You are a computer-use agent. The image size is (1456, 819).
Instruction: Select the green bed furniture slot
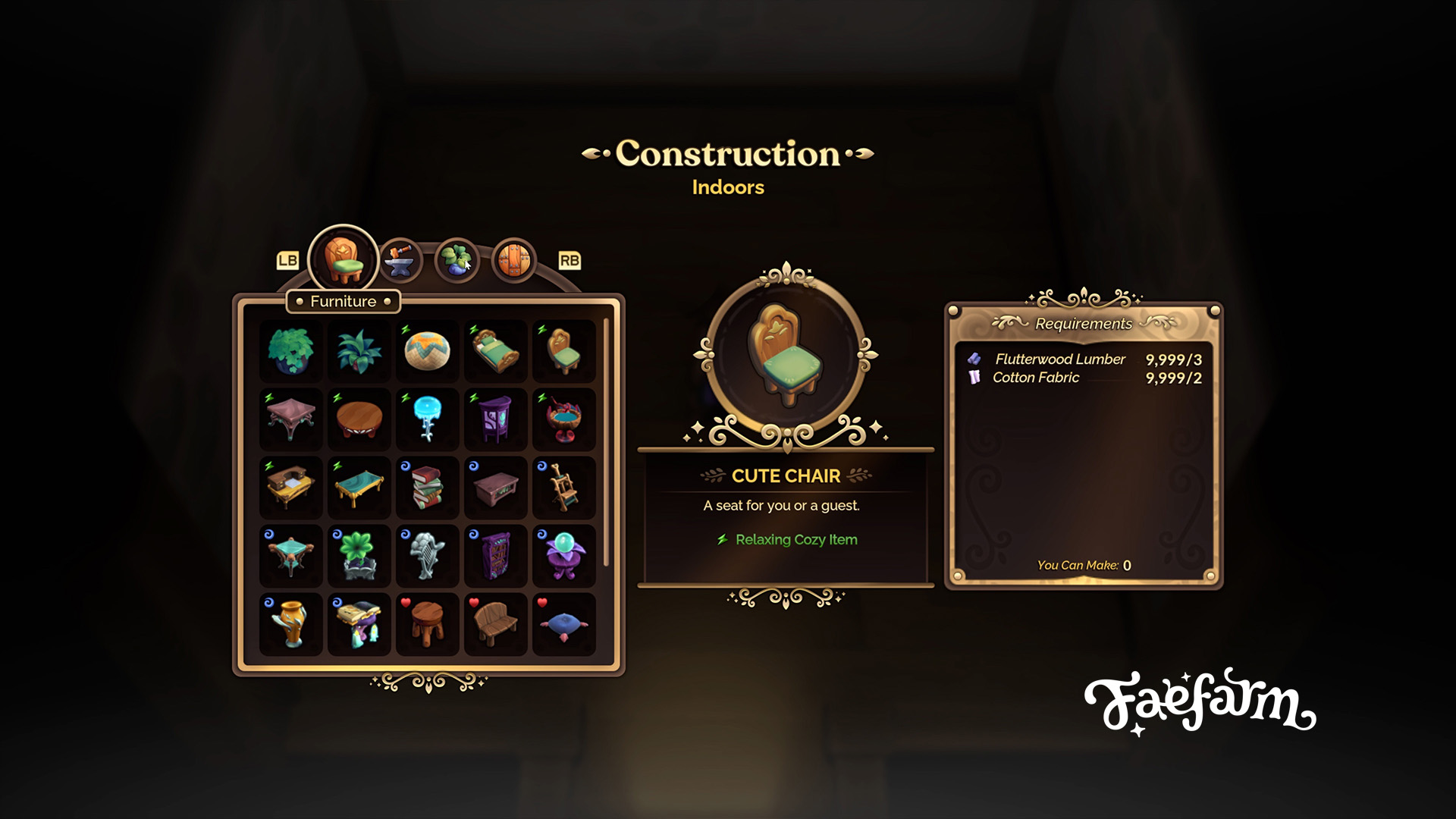pyautogui.click(x=495, y=350)
